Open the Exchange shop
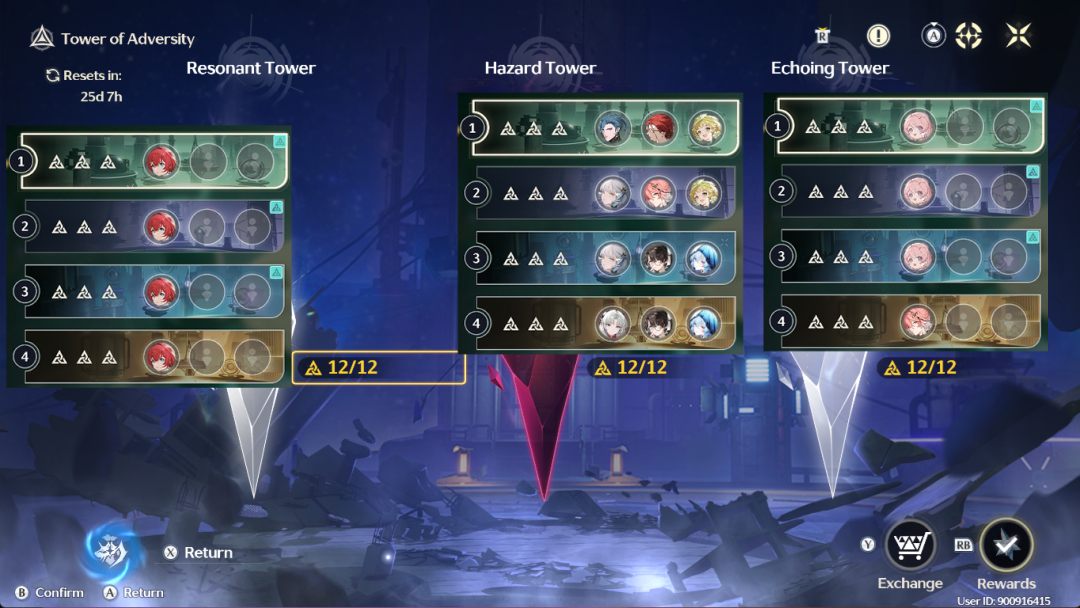 click(910, 546)
